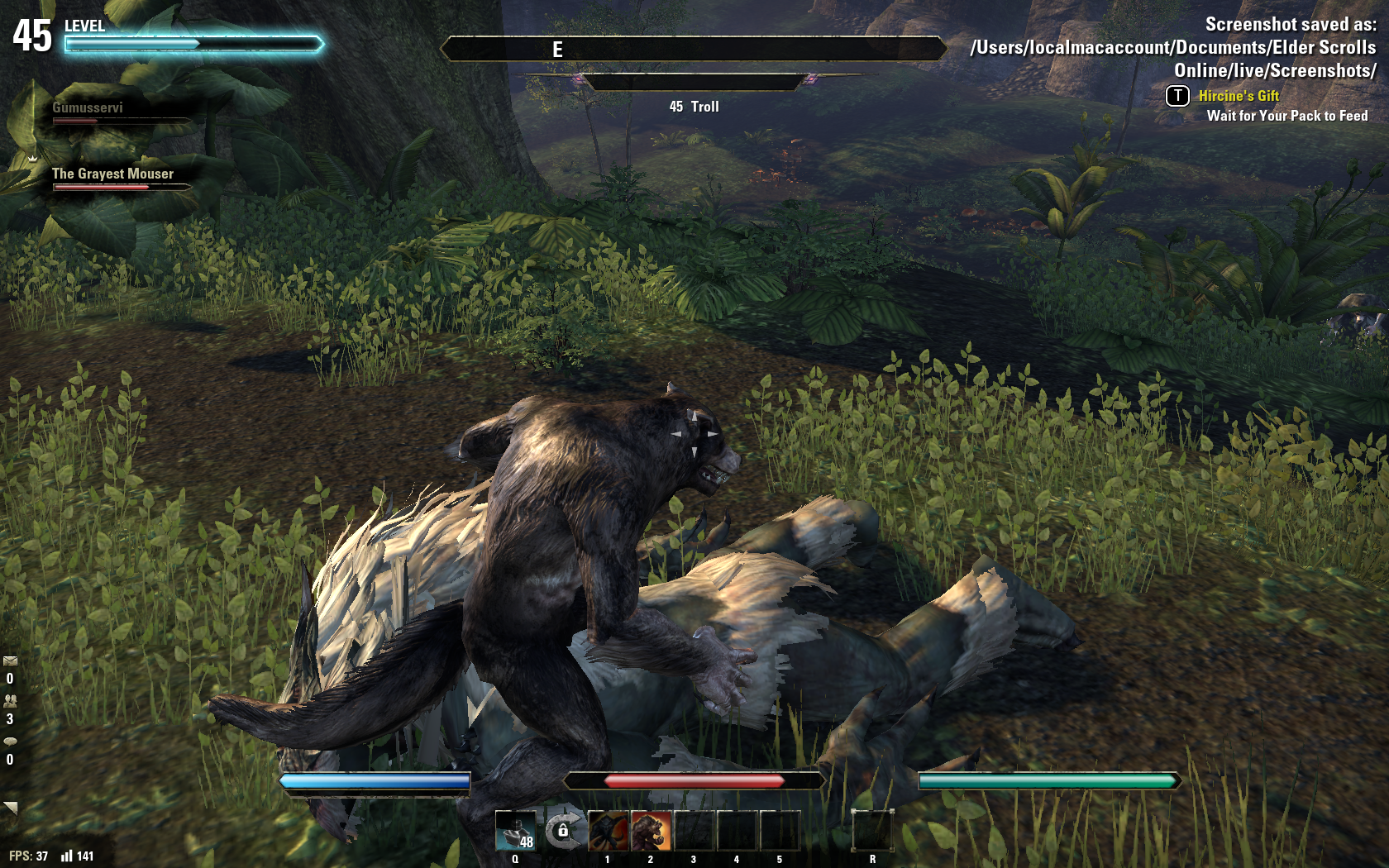Screen dimensions: 1389x868
Task: Open the friends list icon
Action: point(10,701)
